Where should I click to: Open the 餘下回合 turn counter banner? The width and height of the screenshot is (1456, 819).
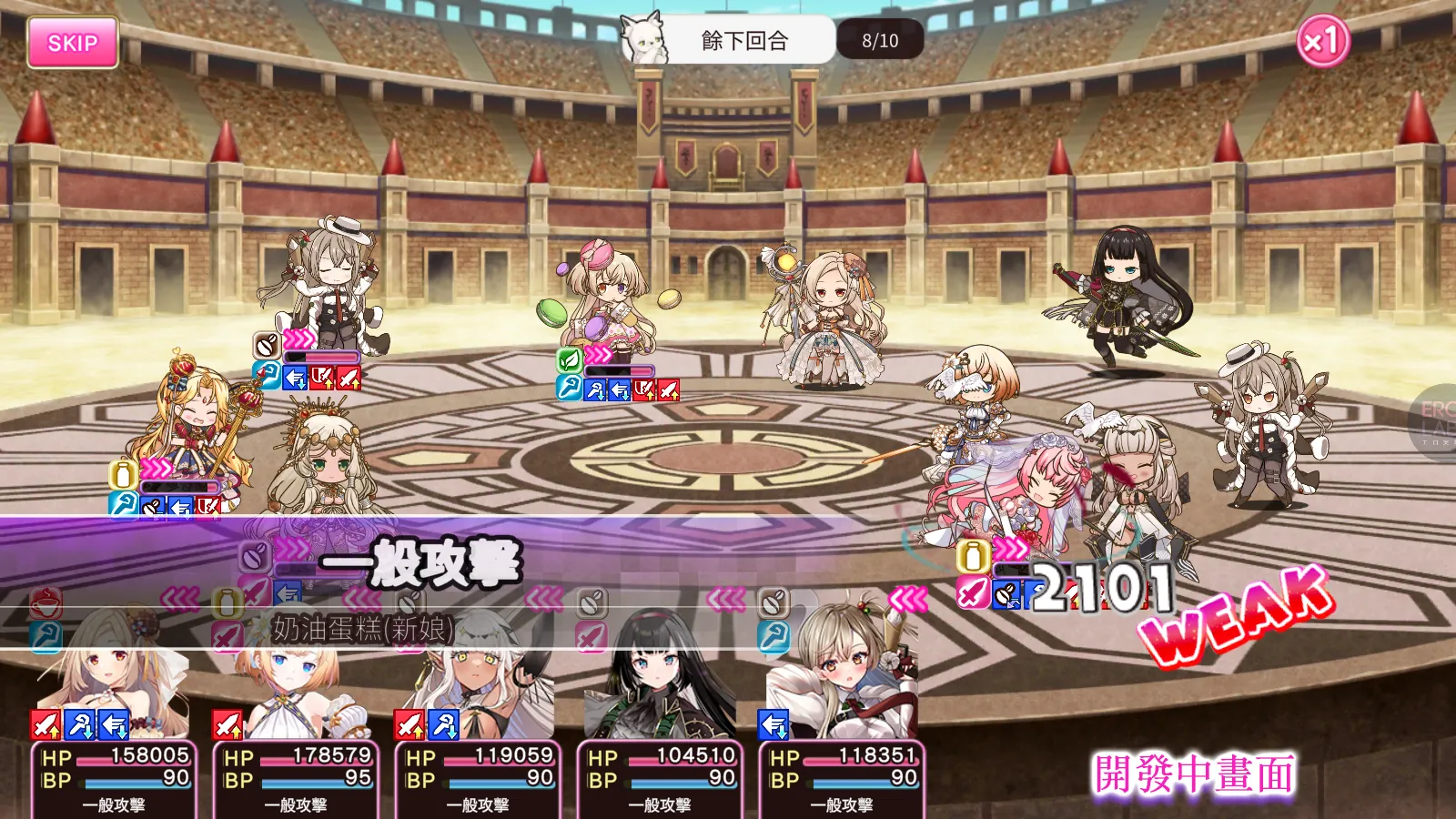click(746, 40)
